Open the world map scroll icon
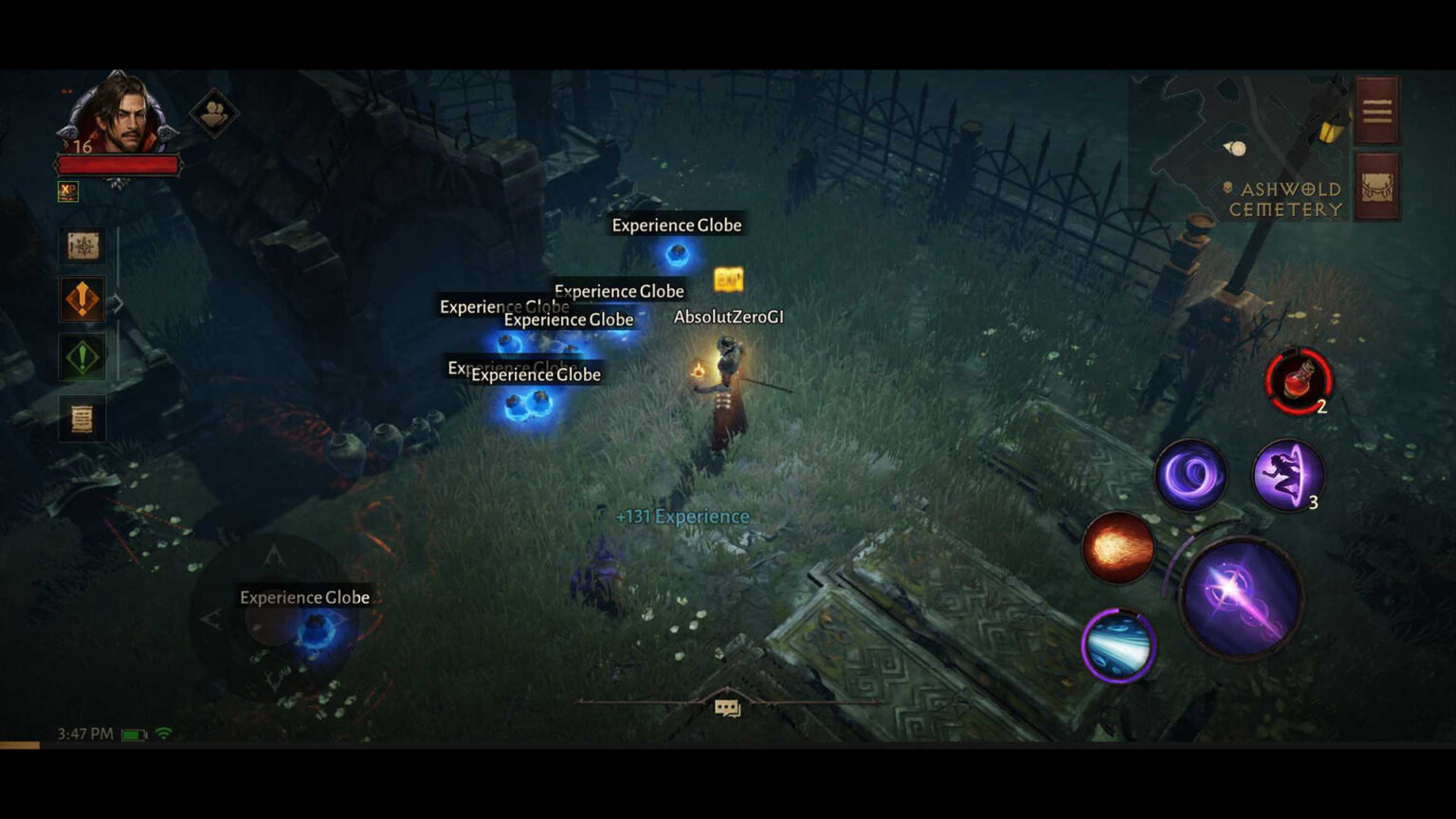This screenshot has height=819, width=1456. pyautogui.click(x=81, y=246)
